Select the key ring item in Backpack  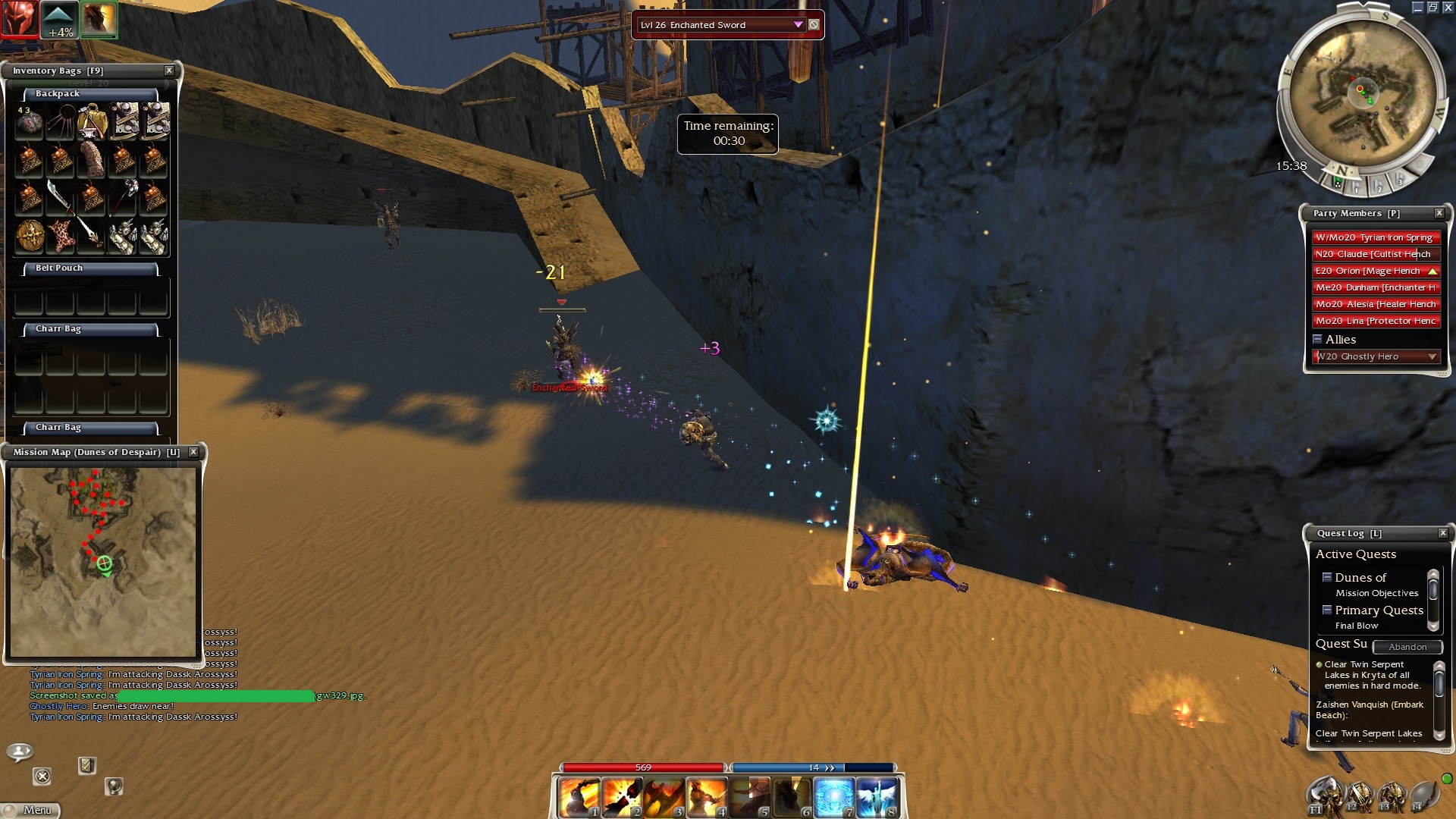60,122
